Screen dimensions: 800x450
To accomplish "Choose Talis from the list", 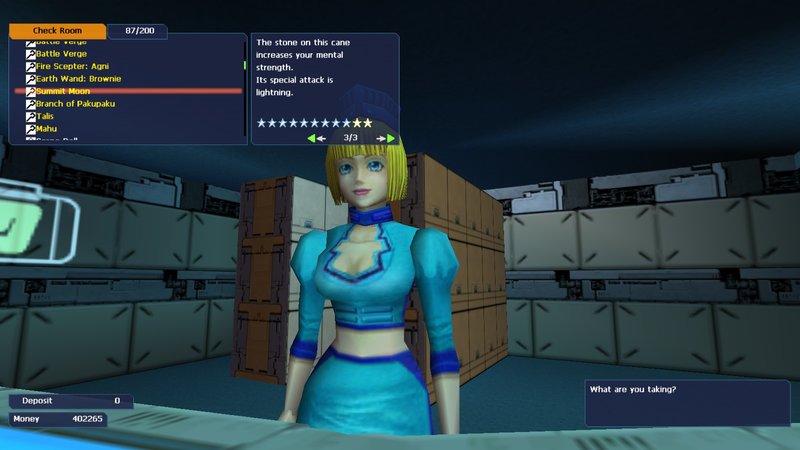I will click(x=45, y=116).
